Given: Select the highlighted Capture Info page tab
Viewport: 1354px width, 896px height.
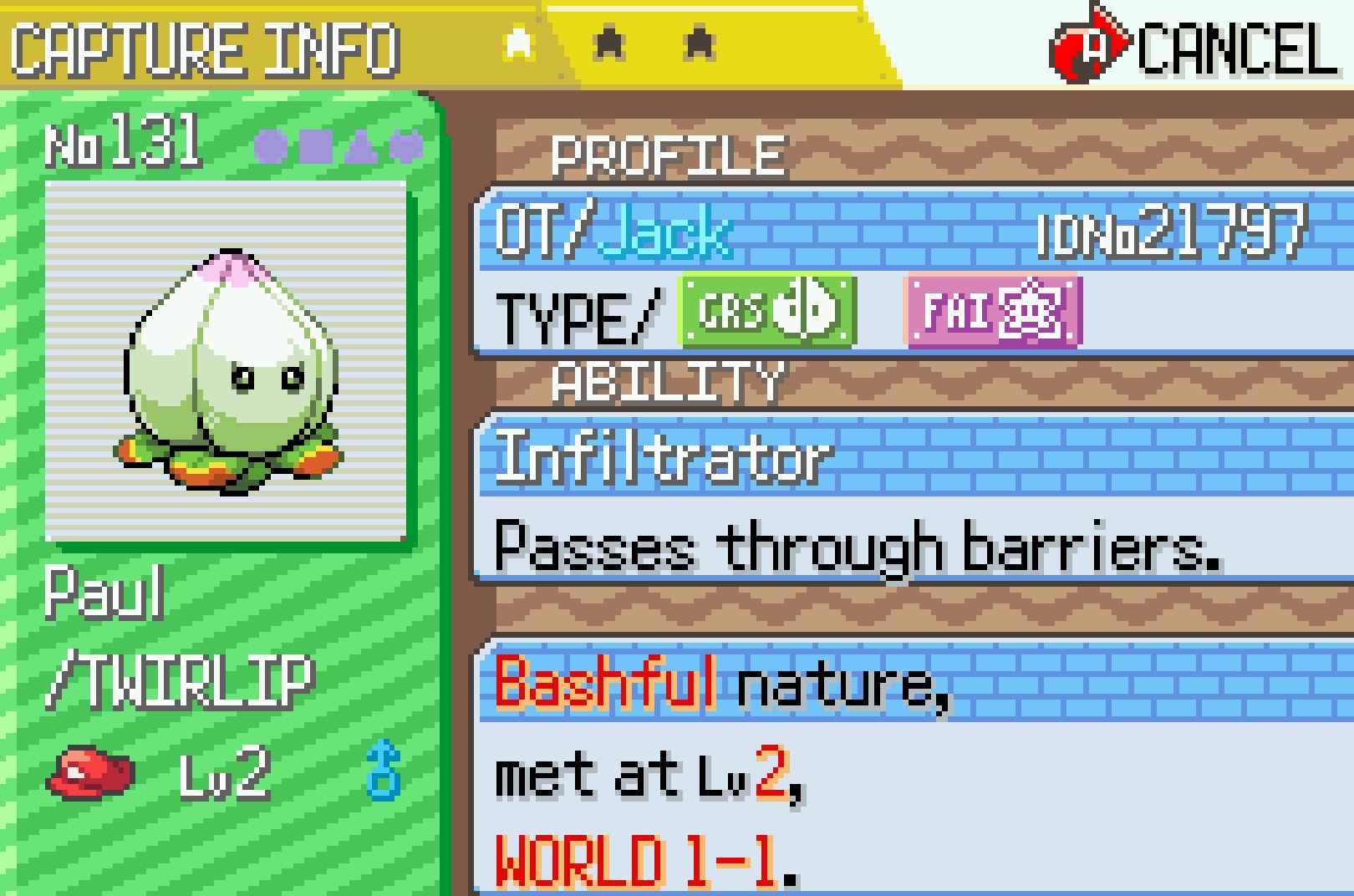Looking at the screenshot, I should [x=519, y=43].
